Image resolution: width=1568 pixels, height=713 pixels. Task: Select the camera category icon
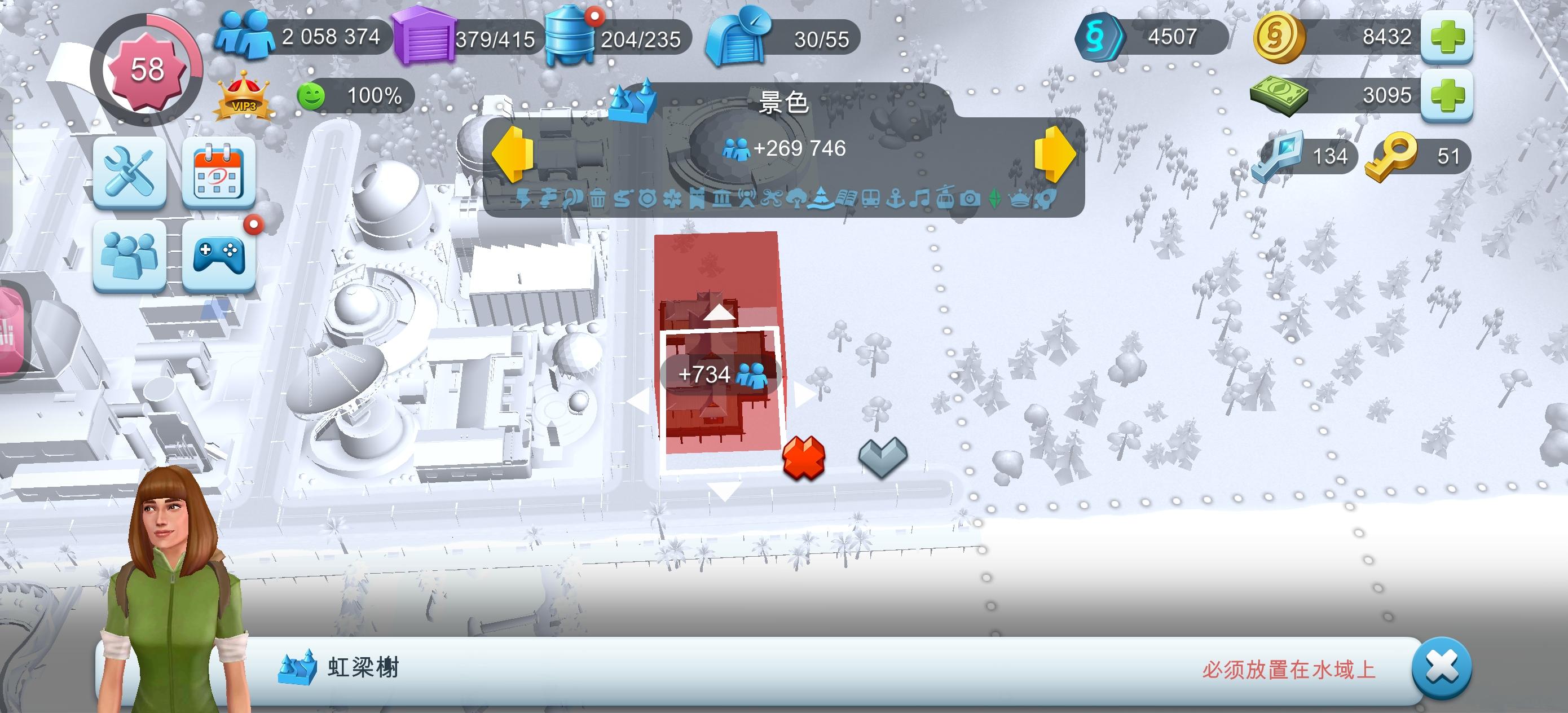(971, 199)
